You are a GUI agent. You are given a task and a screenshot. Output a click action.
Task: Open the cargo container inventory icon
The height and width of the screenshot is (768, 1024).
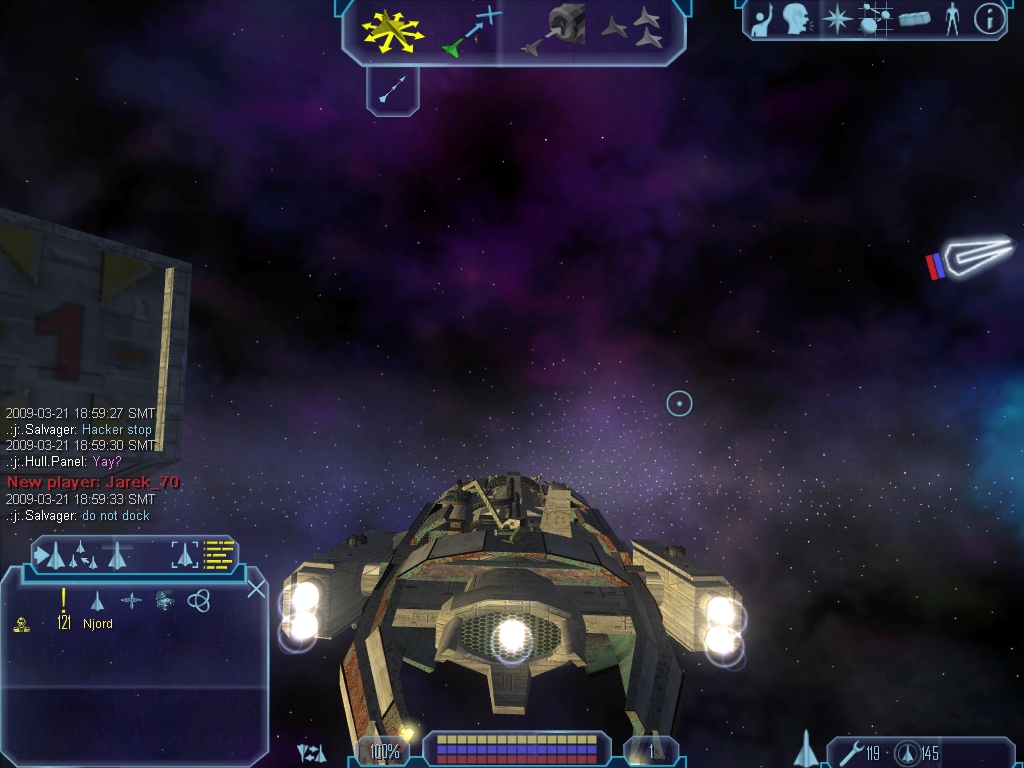click(914, 19)
